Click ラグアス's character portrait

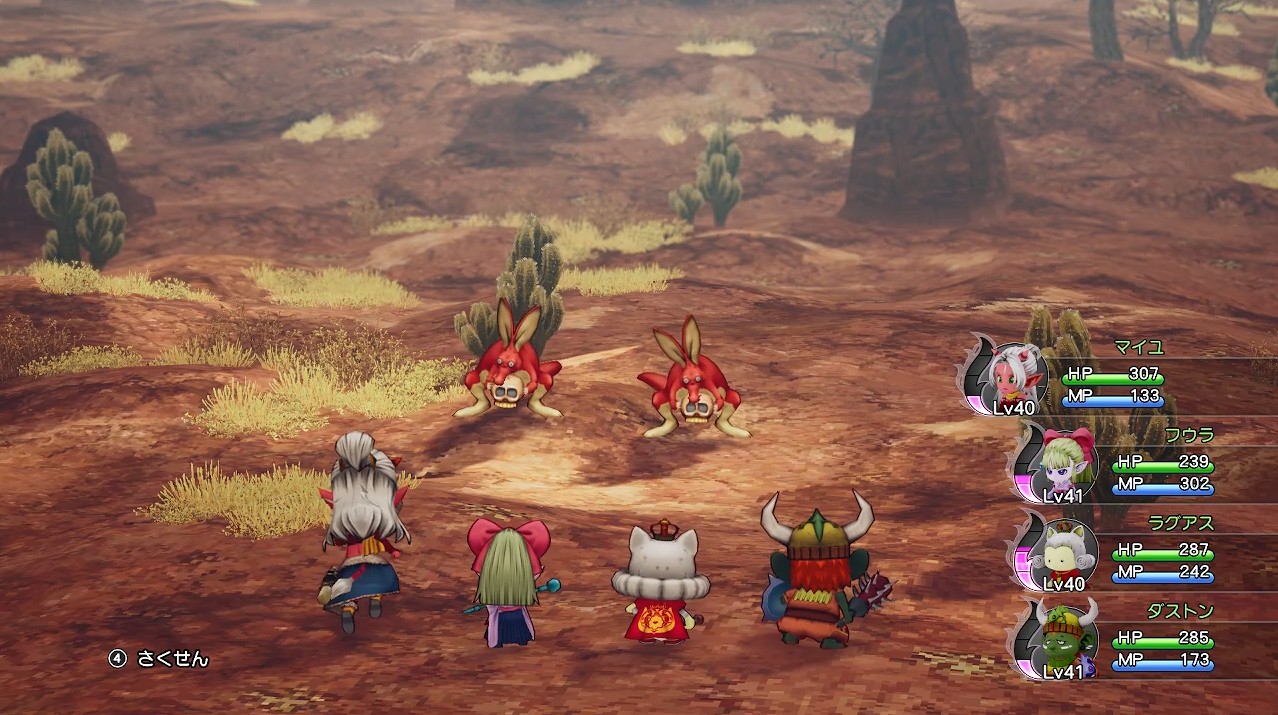click(x=1066, y=550)
